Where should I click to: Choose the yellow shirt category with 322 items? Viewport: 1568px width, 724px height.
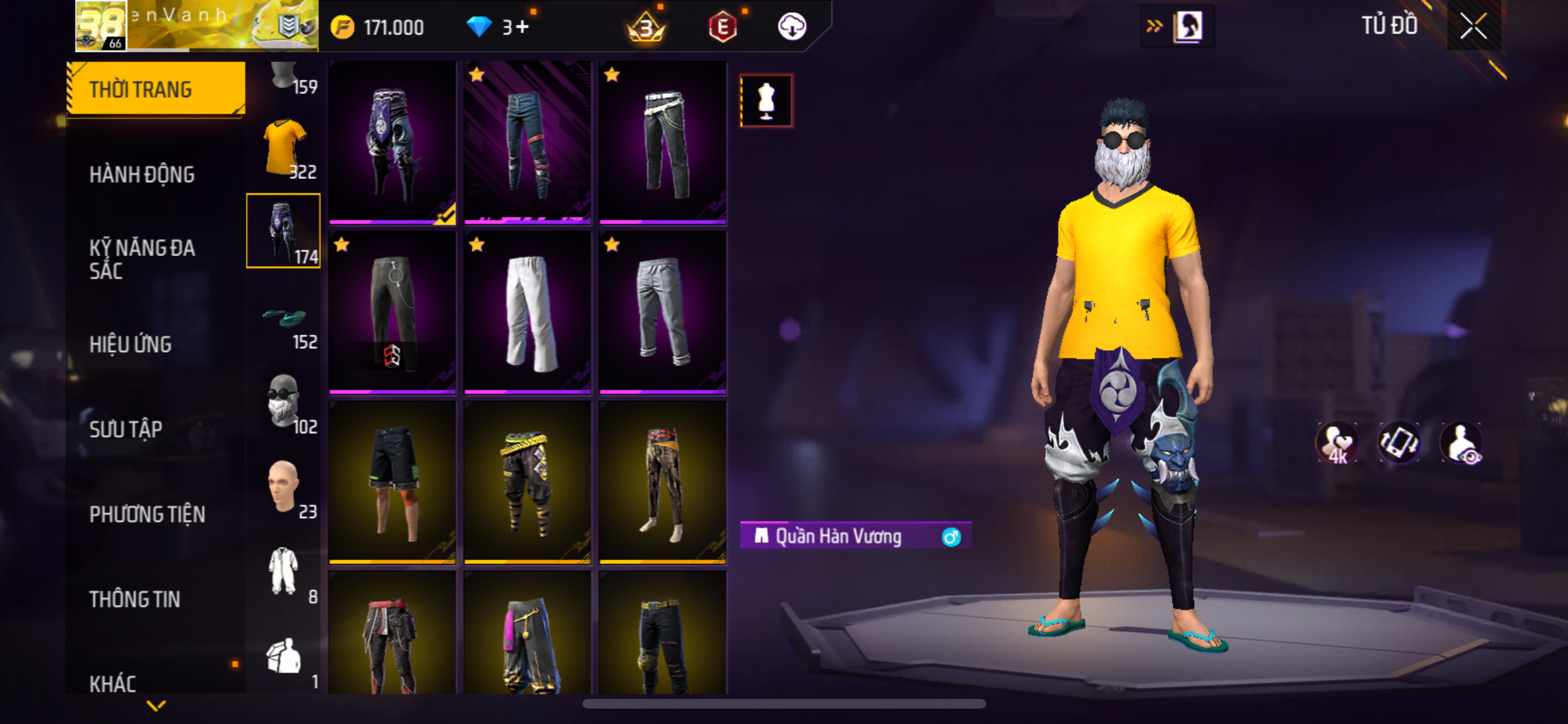tap(284, 148)
